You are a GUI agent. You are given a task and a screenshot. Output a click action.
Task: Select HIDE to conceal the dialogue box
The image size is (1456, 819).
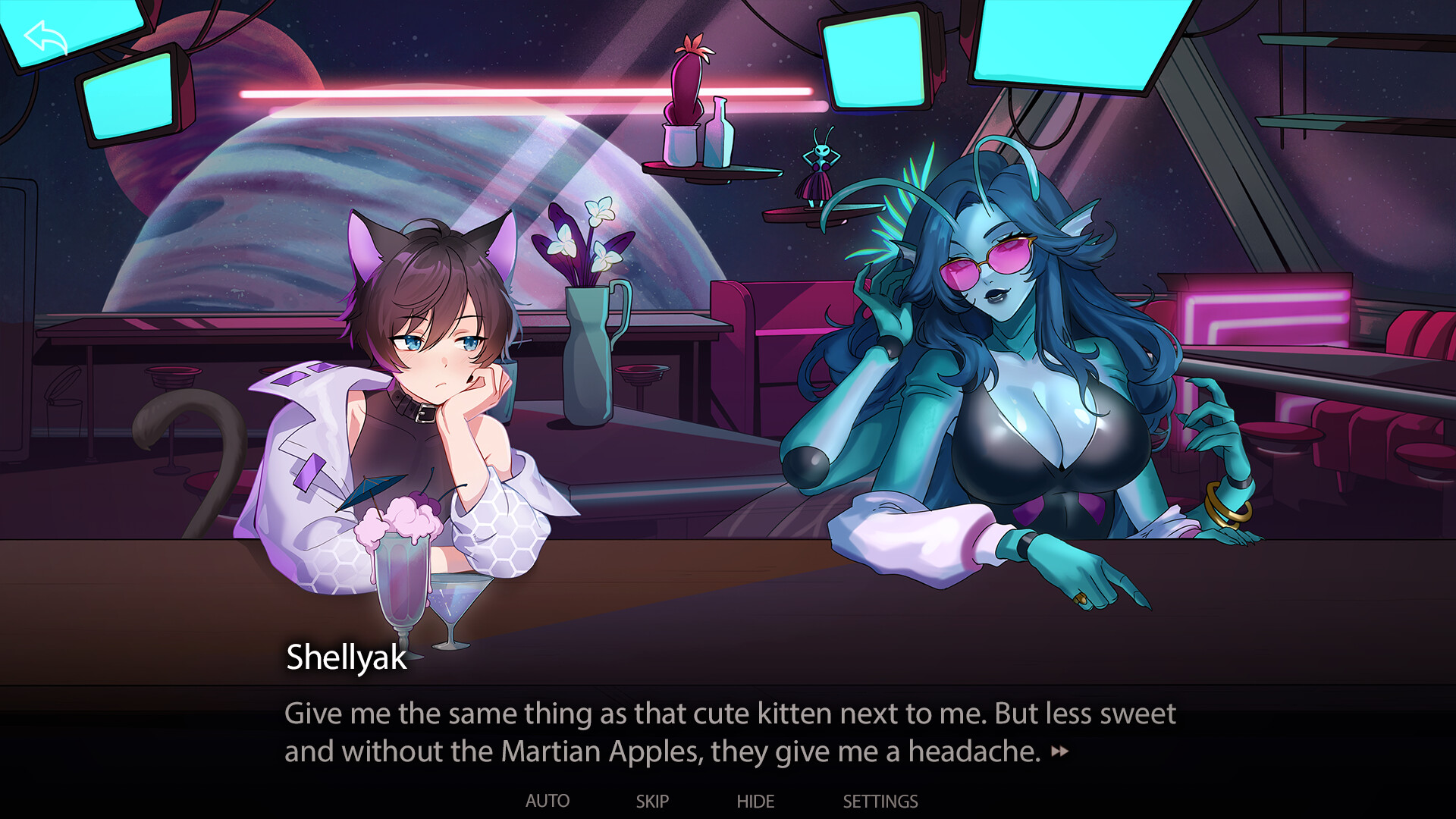[756, 801]
